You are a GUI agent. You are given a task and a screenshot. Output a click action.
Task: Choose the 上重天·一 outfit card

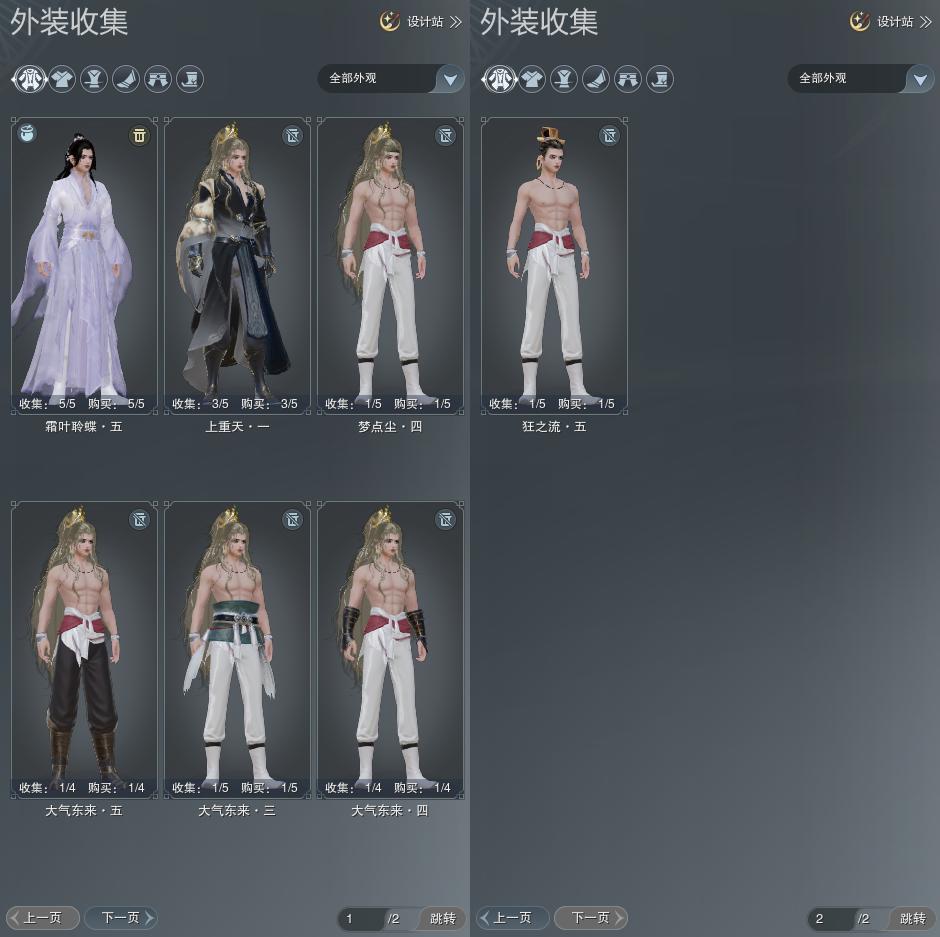[237, 265]
